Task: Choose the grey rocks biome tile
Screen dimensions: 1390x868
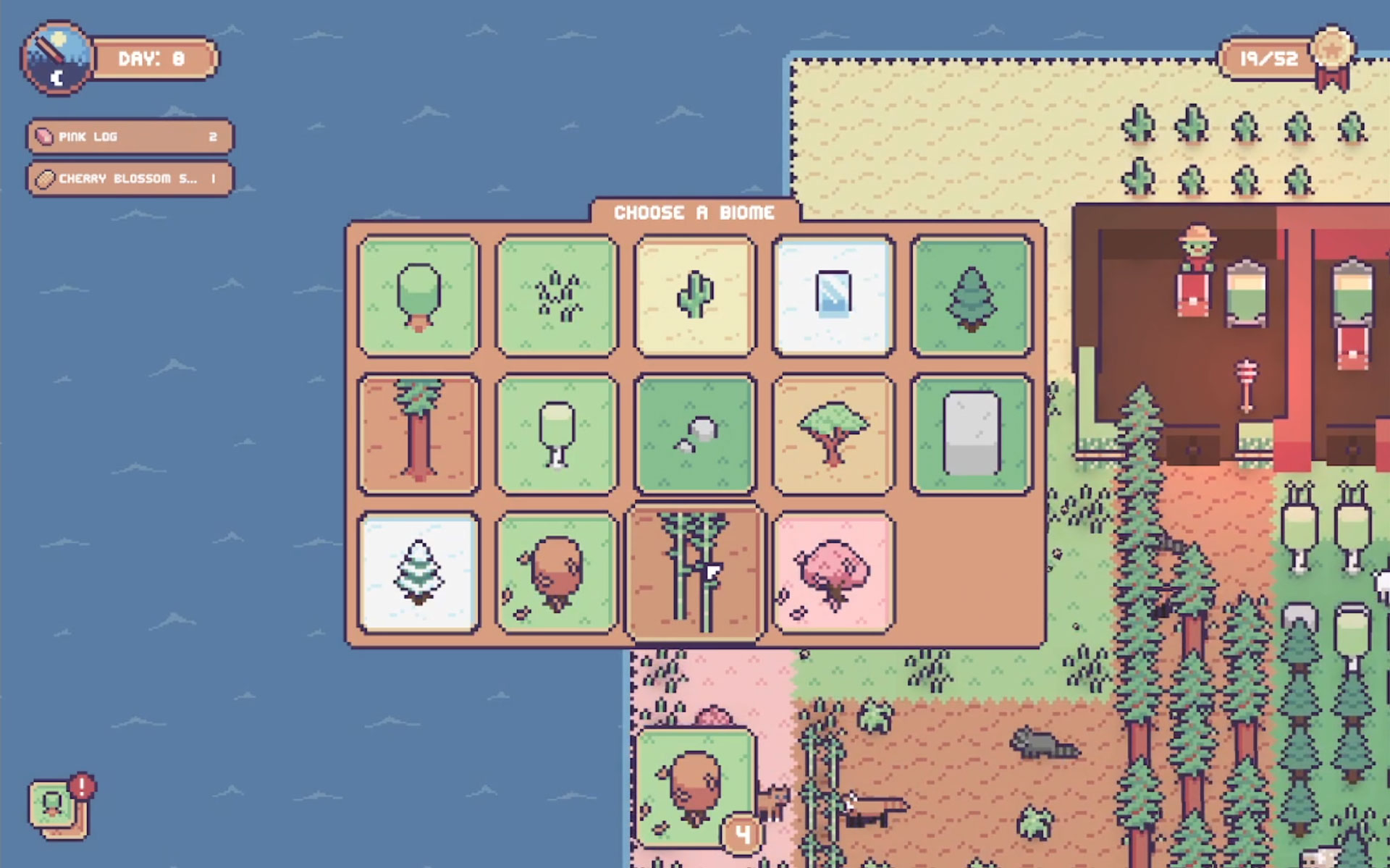Action: click(695, 434)
